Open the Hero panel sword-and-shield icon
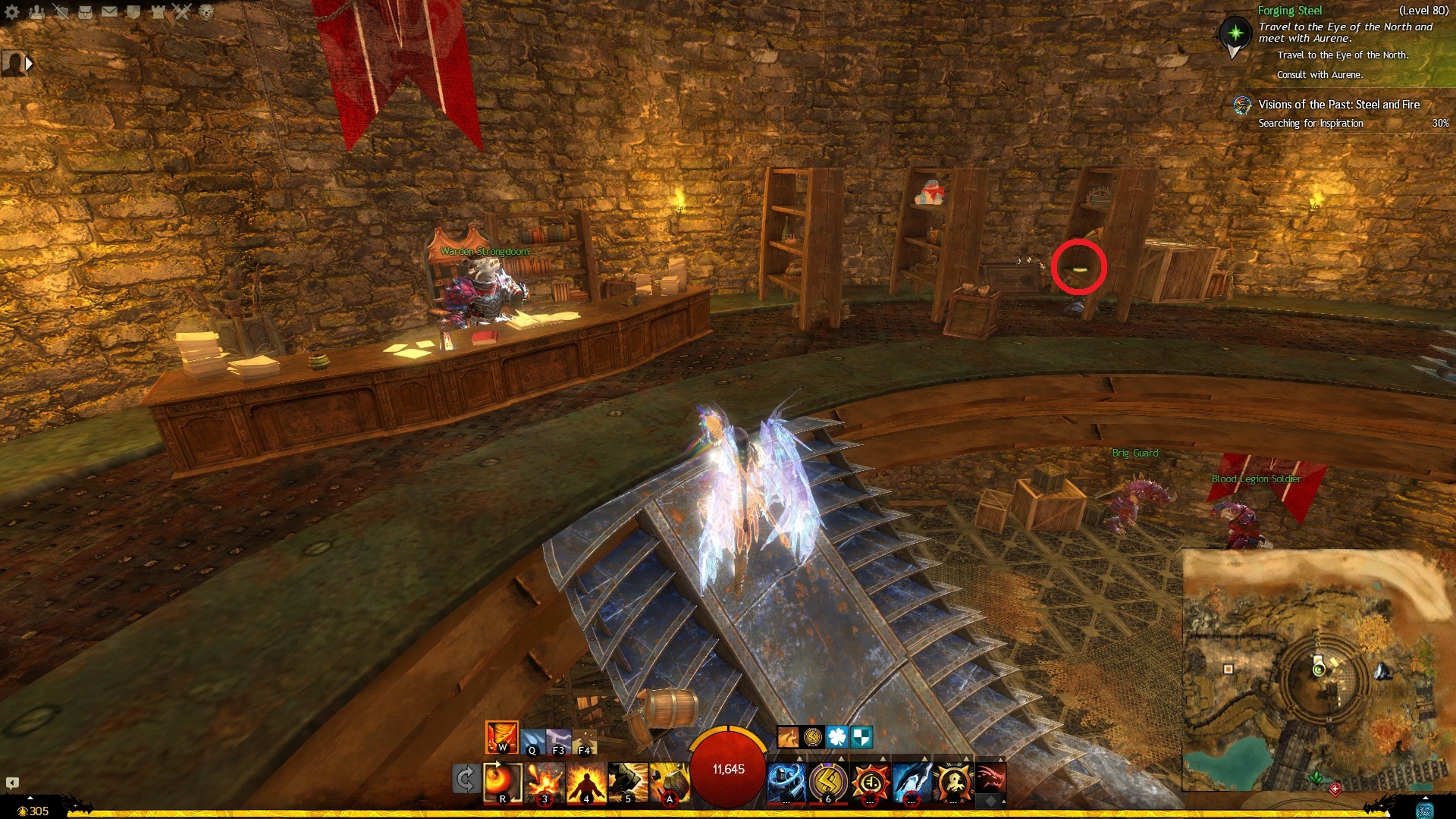This screenshot has width=1456, height=819. 61,11
